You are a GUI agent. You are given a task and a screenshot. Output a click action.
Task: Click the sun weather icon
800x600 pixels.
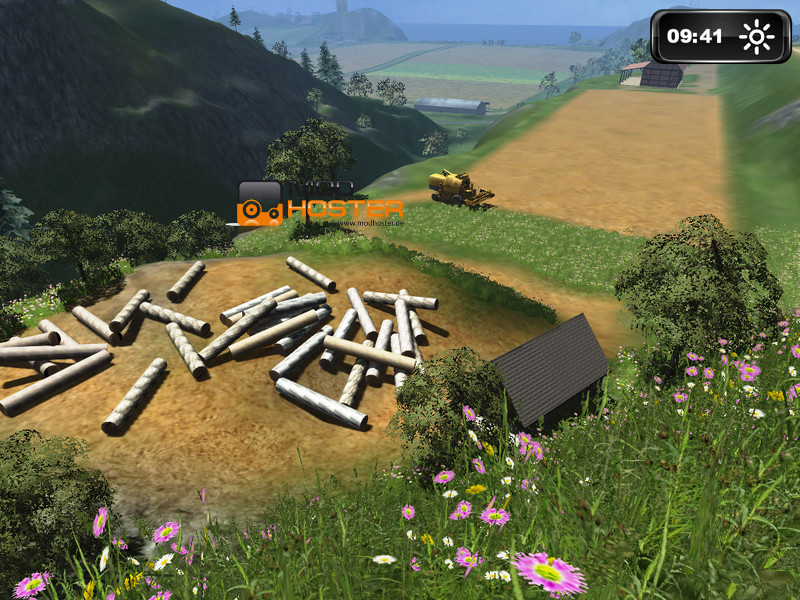click(x=757, y=38)
